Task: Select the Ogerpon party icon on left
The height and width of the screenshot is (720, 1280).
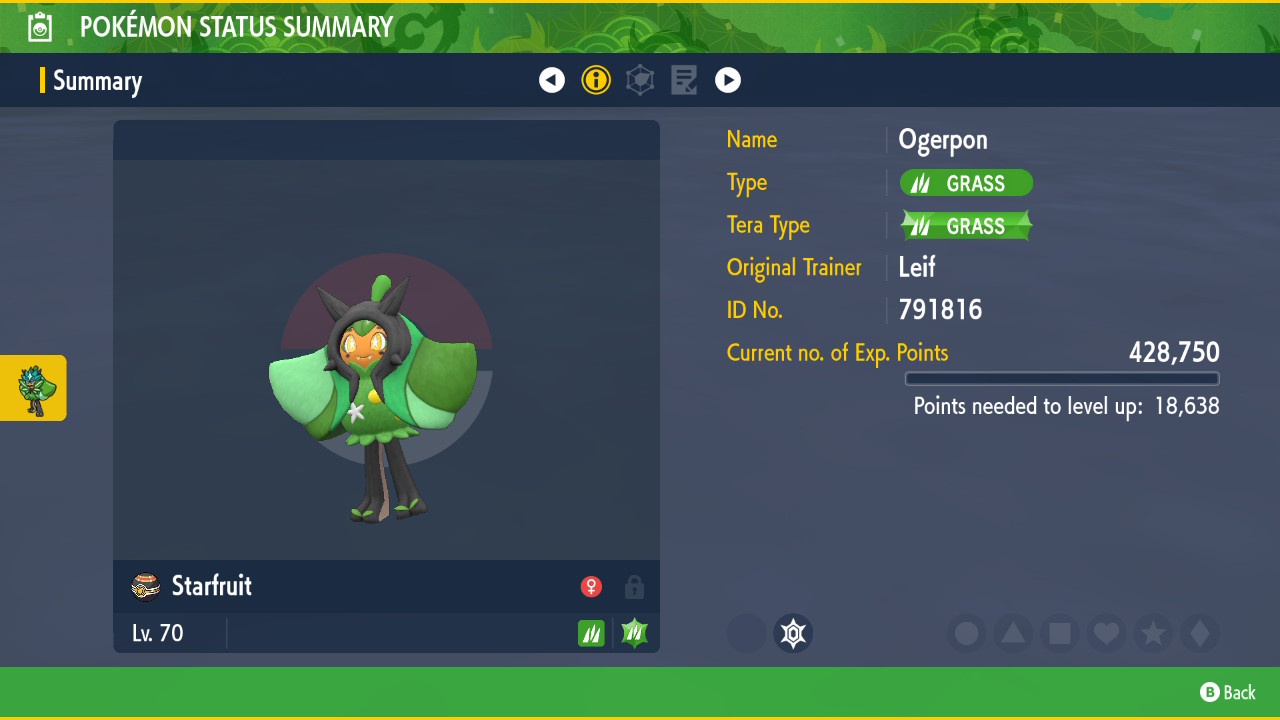Action: 34,388
